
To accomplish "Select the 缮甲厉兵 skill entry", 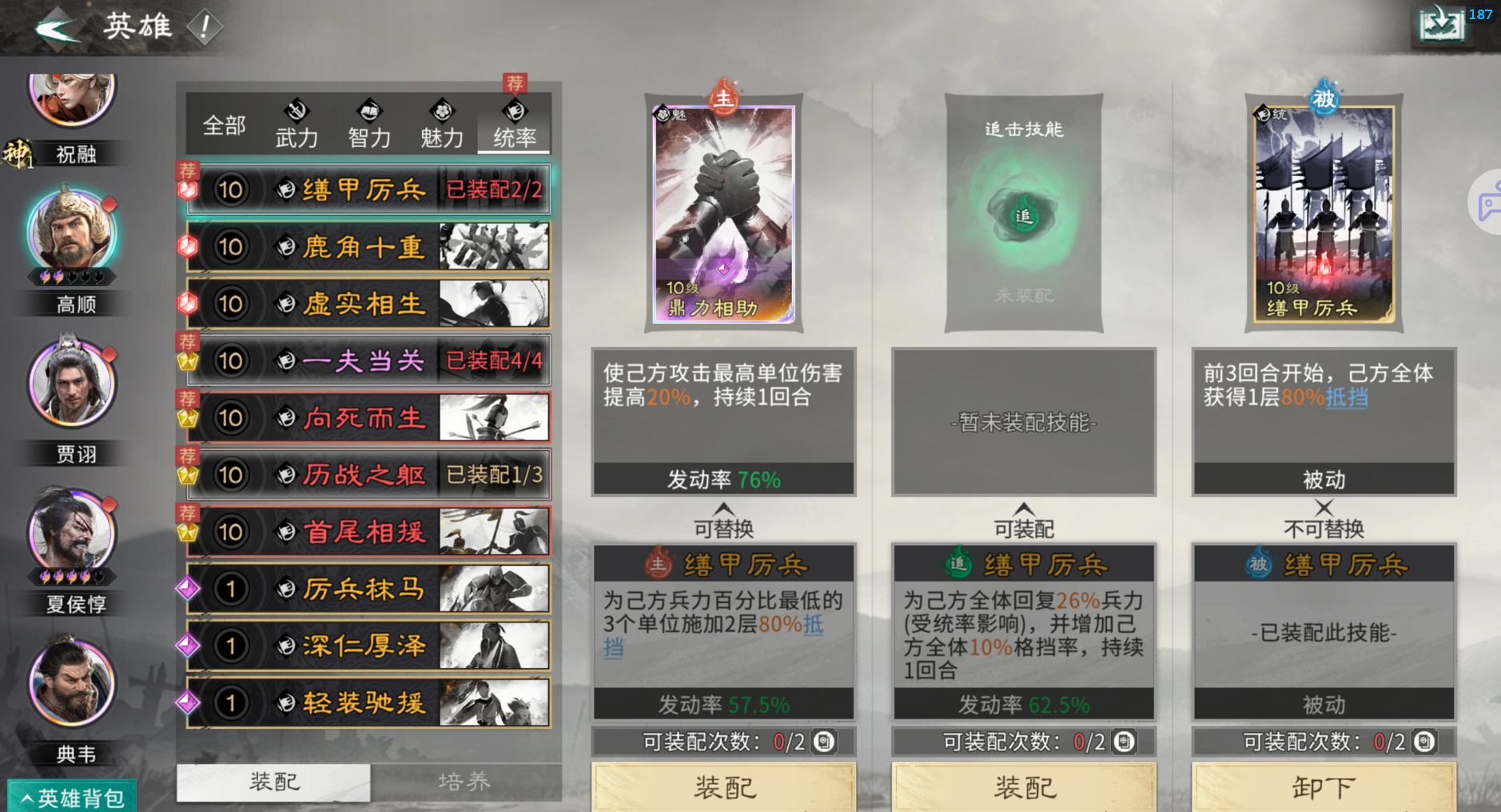I will (x=368, y=189).
